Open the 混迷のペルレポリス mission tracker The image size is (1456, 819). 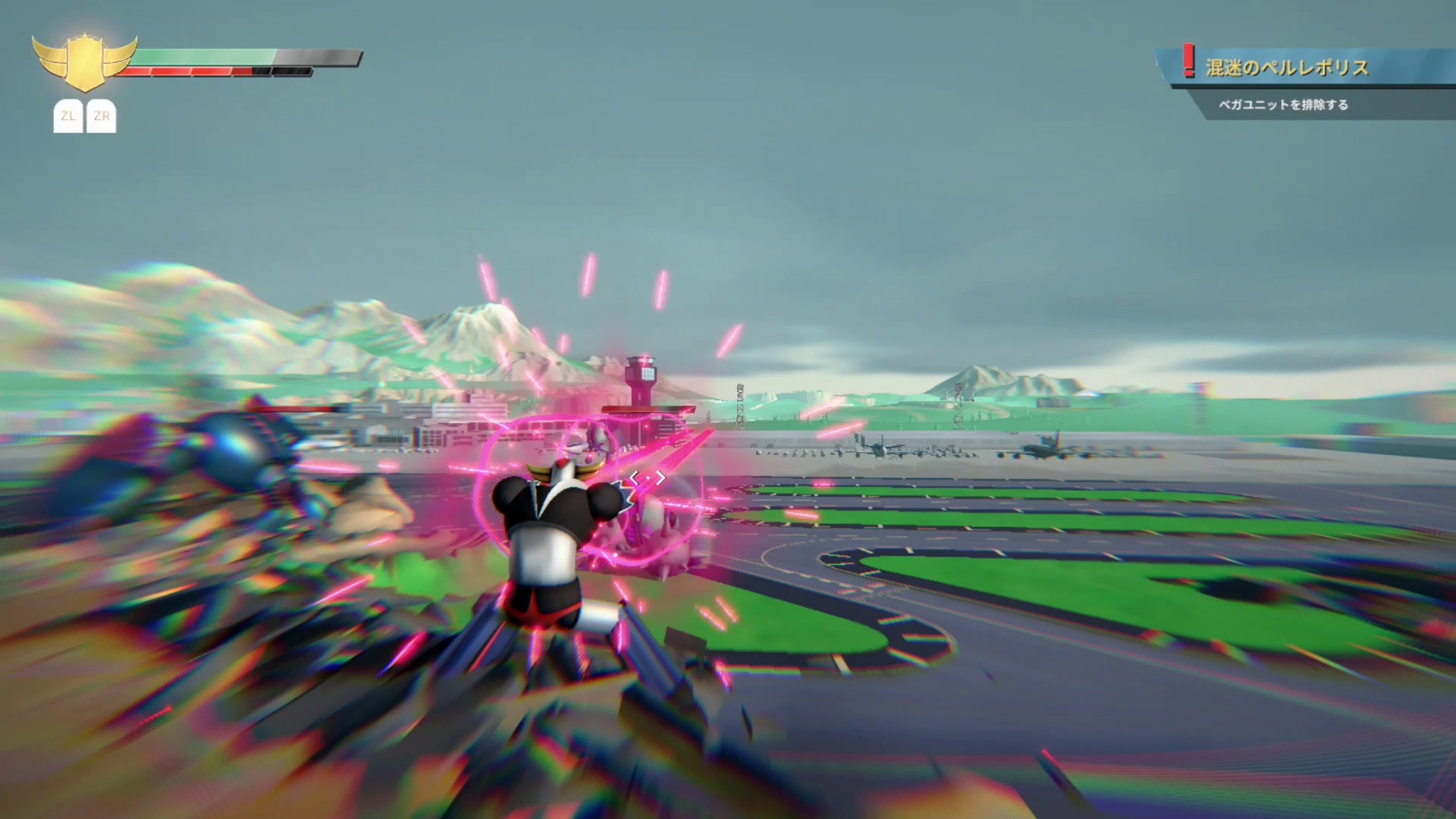click(x=1286, y=67)
